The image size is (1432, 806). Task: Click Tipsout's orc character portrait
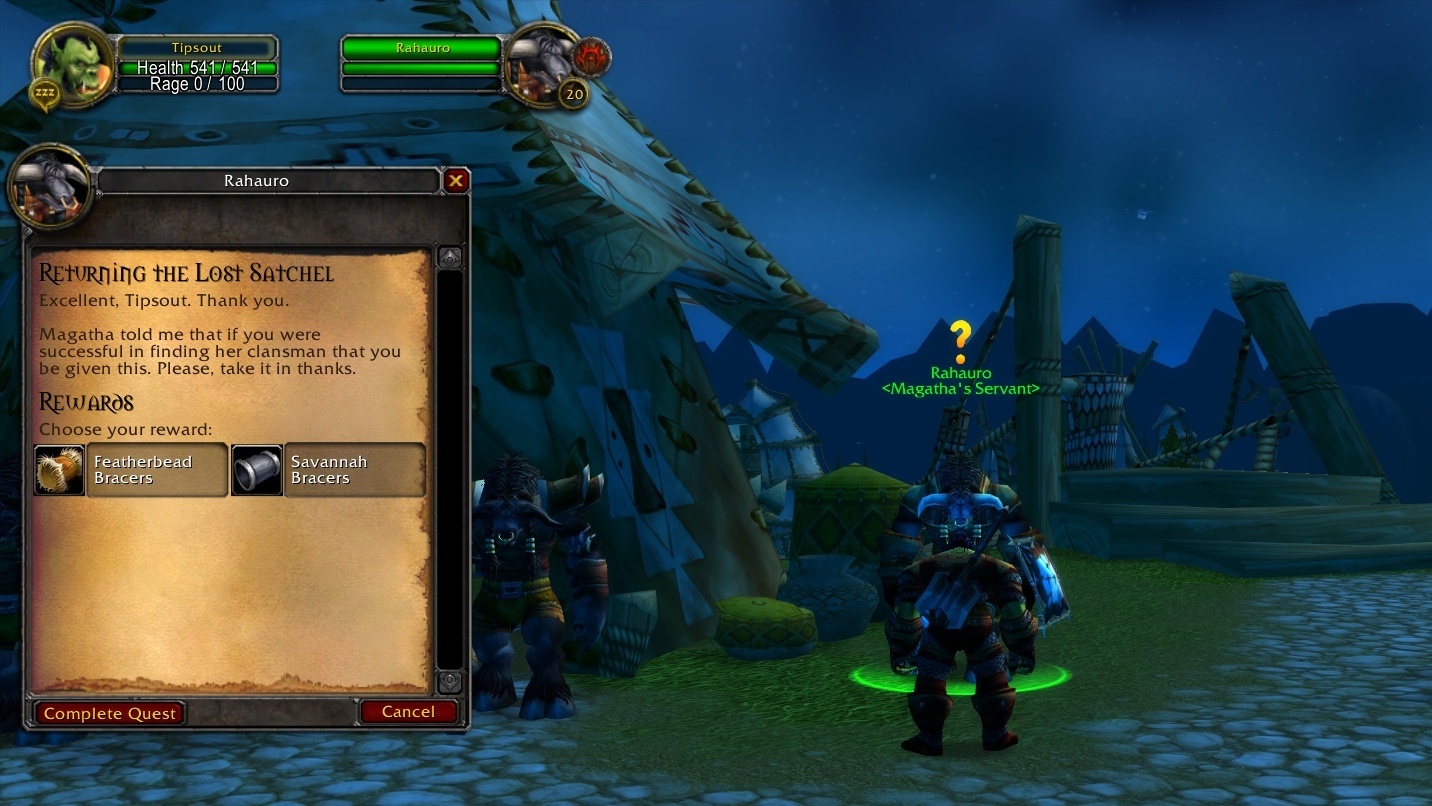click(70, 65)
